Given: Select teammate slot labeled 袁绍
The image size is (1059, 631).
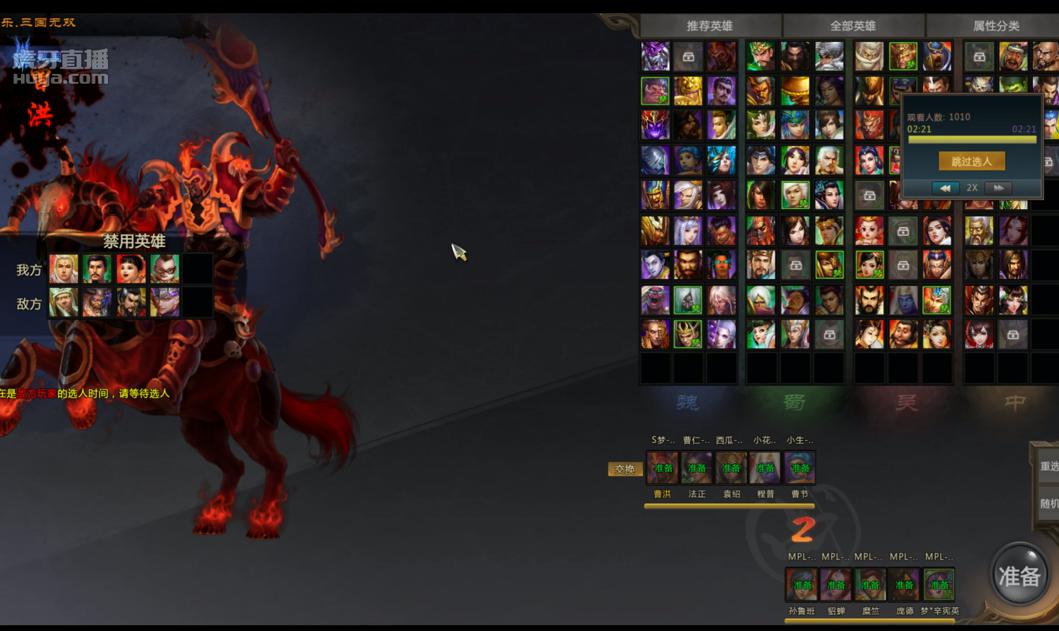Looking at the screenshot, I should pos(731,468).
